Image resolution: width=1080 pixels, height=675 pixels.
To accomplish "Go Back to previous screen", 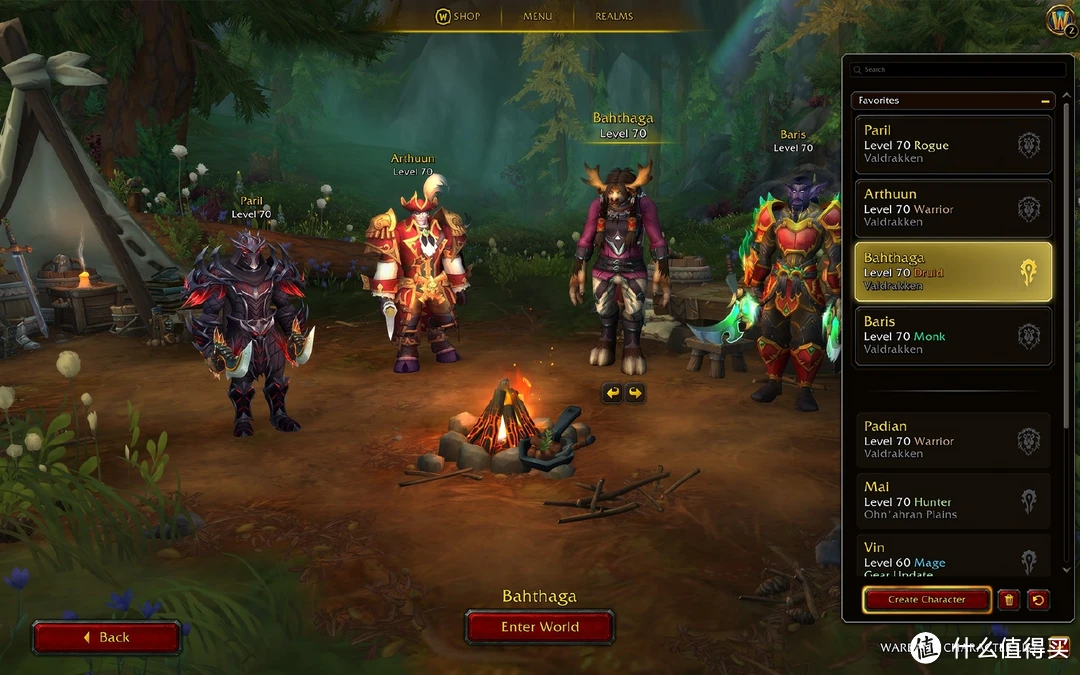I will pos(107,637).
